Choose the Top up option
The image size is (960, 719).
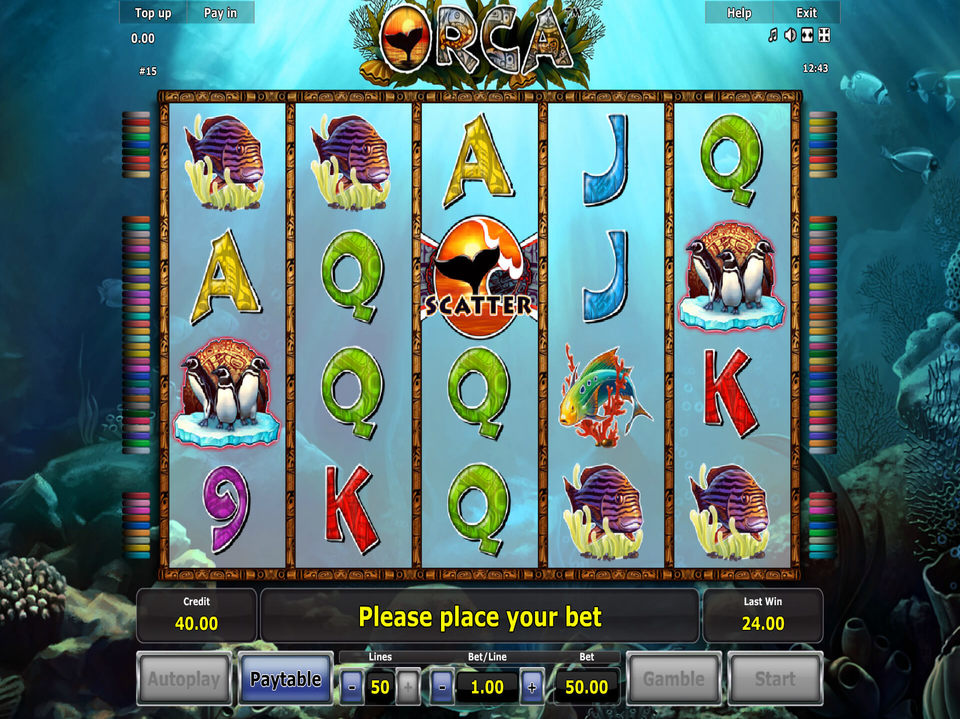153,13
